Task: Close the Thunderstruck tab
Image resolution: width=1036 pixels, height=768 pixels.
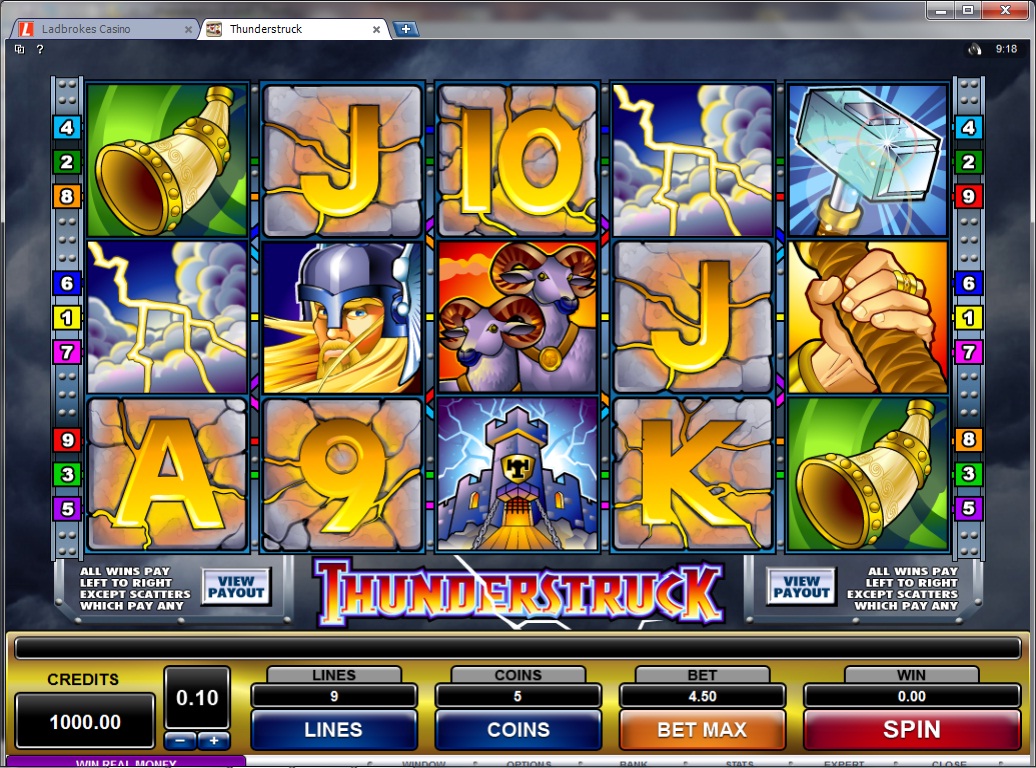Action: tap(377, 29)
